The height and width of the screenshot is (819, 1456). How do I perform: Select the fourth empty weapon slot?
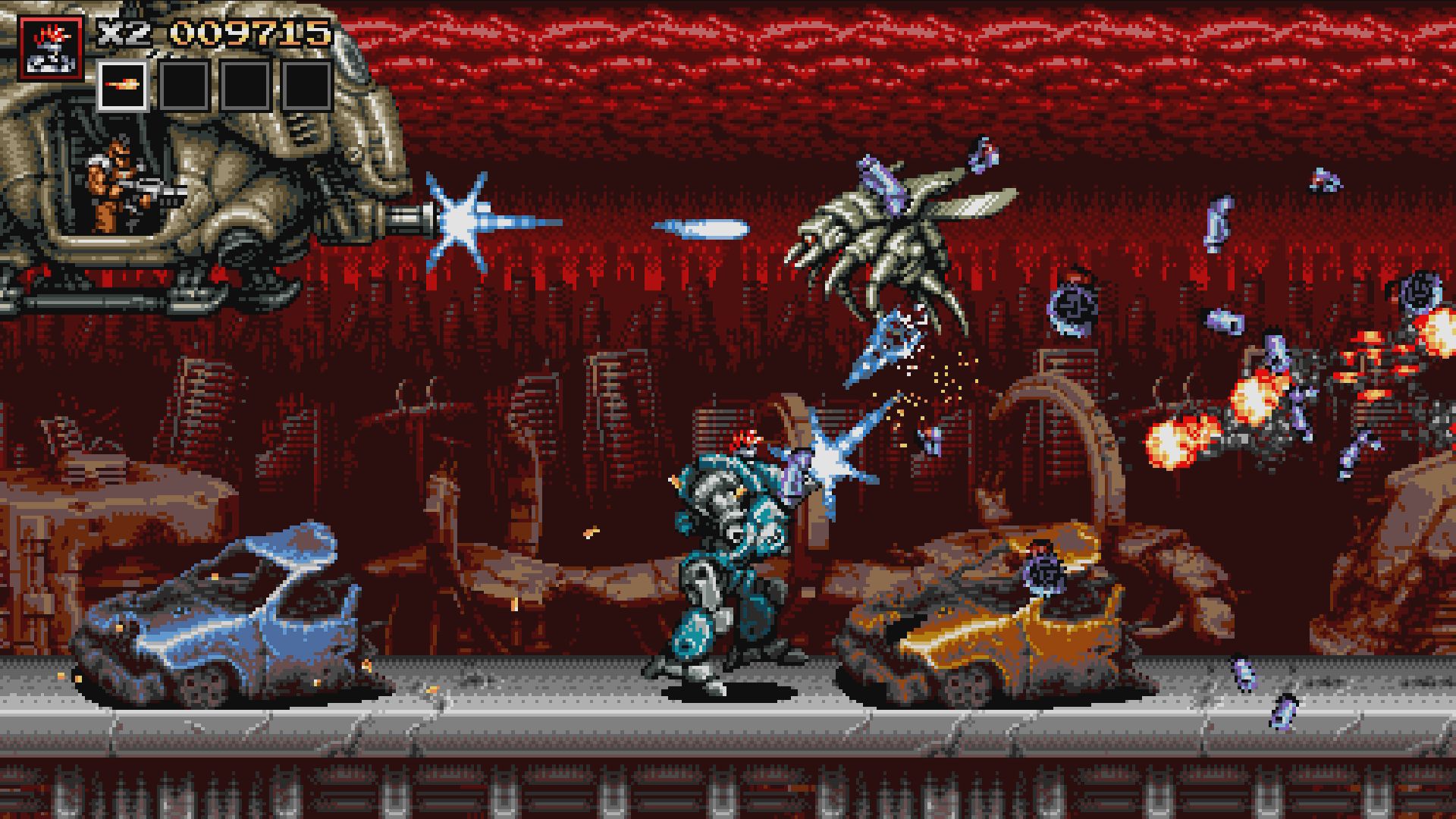(x=309, y=83)
